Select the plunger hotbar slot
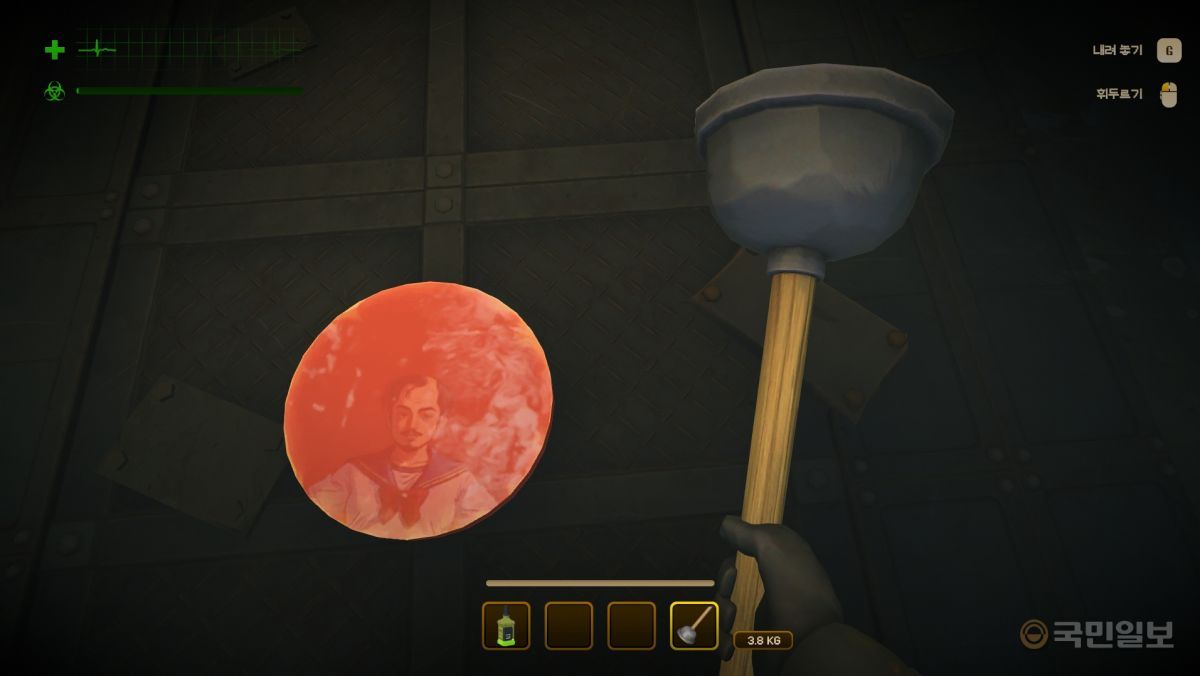Image resolution: width=1200 pixels, height=676 pixels. (x=694, y=626)
